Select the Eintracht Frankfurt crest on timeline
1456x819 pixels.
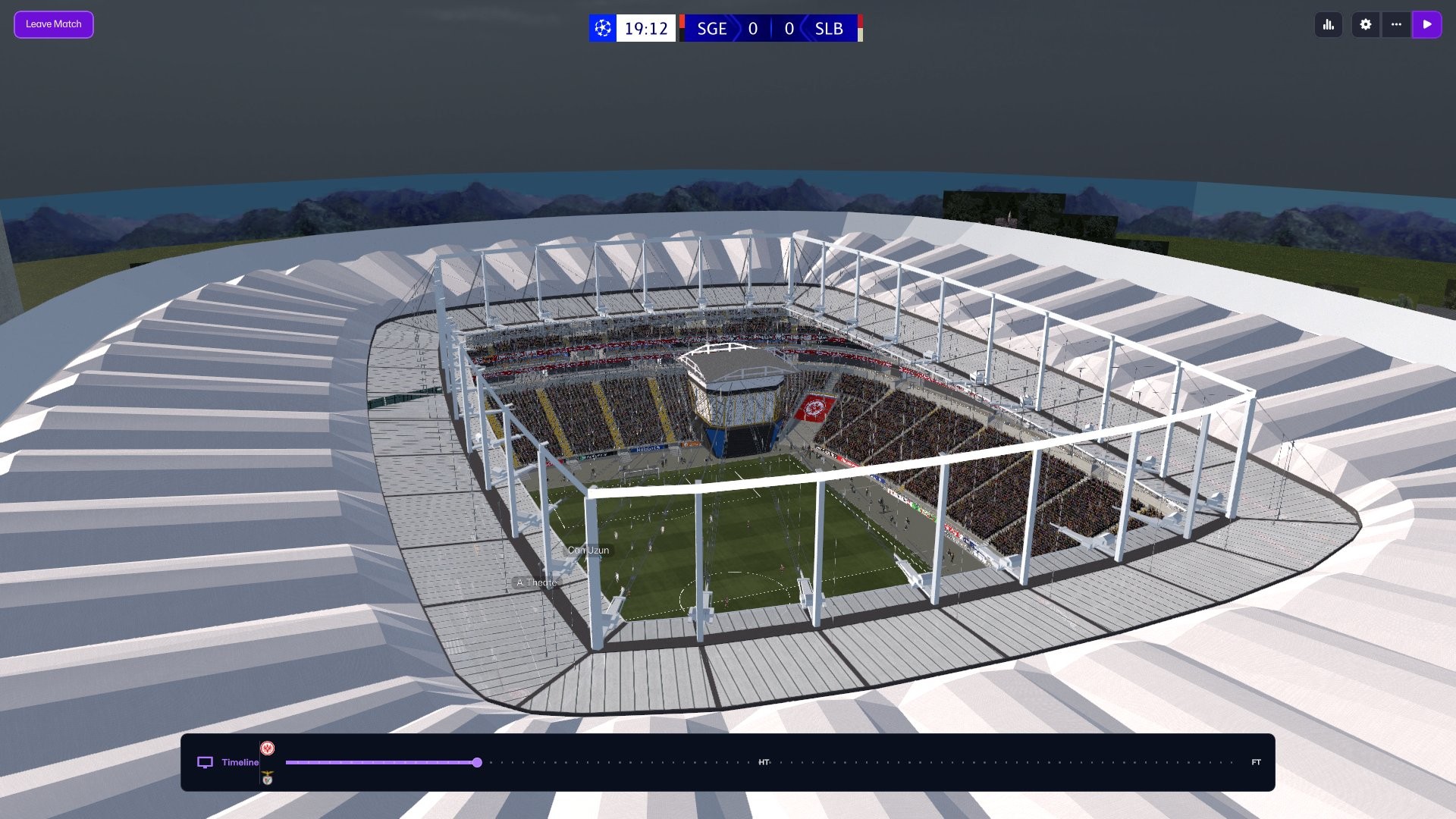[x=268, y=748]
